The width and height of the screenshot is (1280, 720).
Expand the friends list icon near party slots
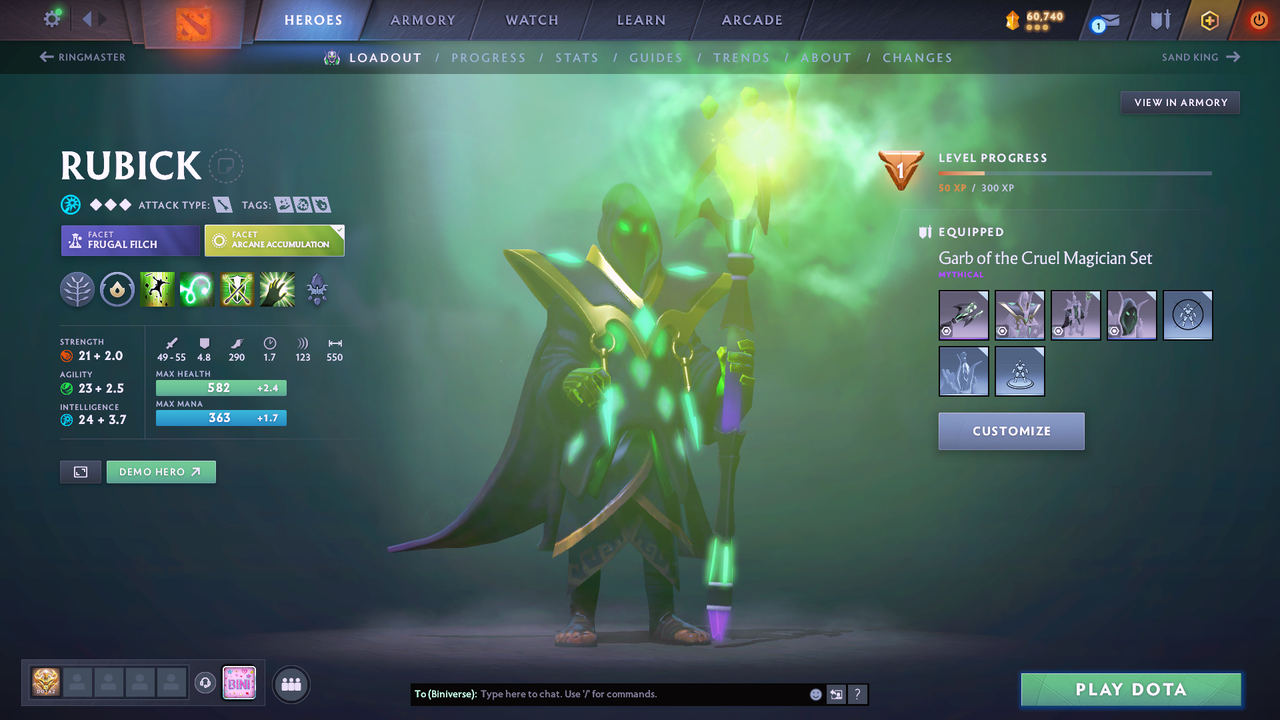pos(289,684)
